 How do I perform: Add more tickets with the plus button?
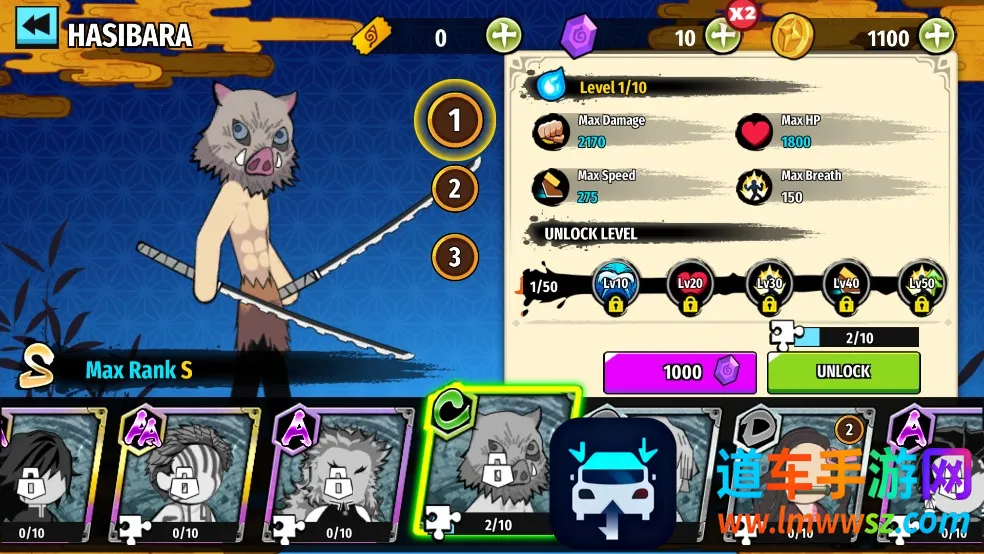click(504, 37)
